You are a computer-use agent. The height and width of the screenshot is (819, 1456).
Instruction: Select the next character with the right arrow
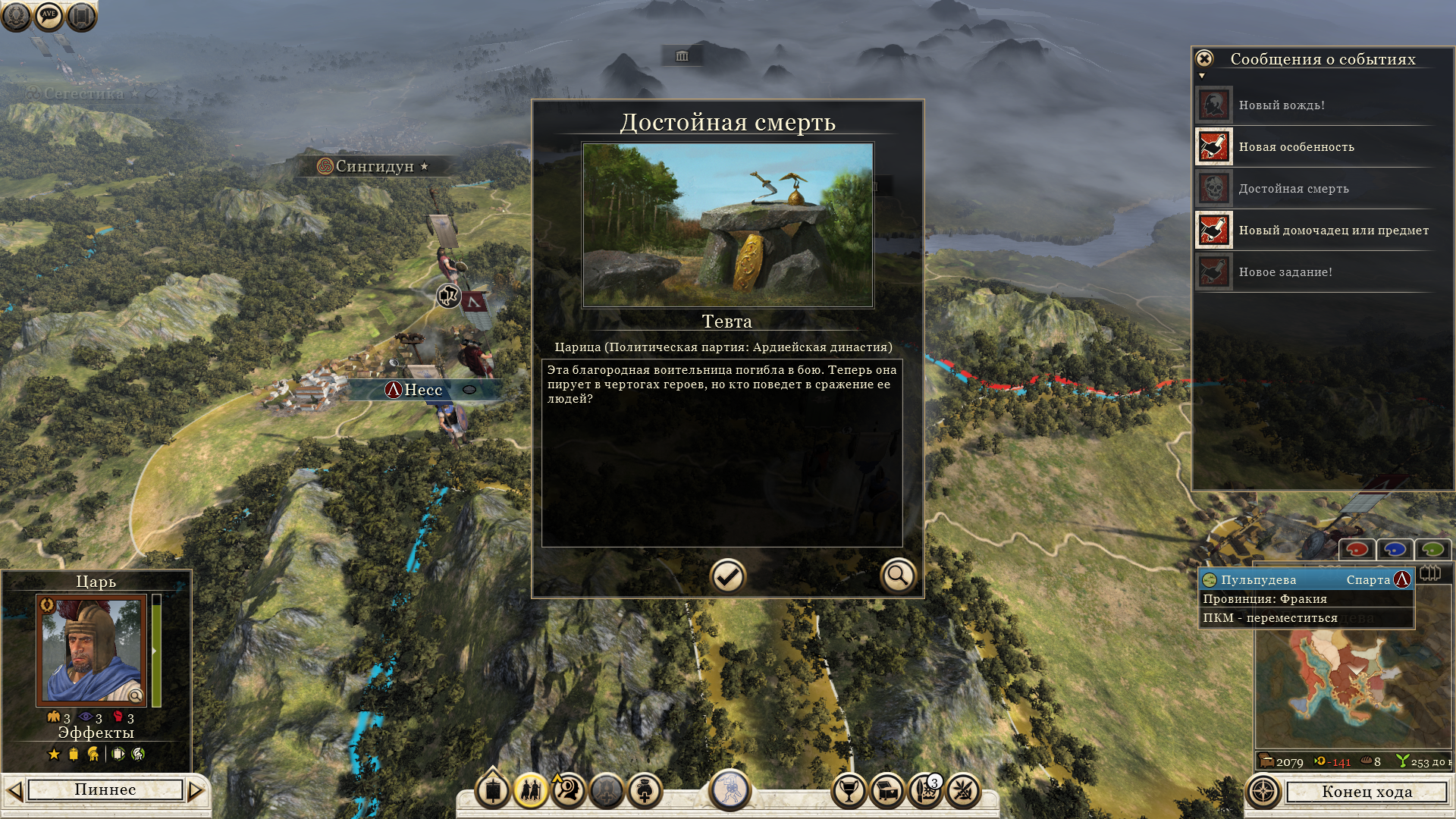click(x=196, y=791)
